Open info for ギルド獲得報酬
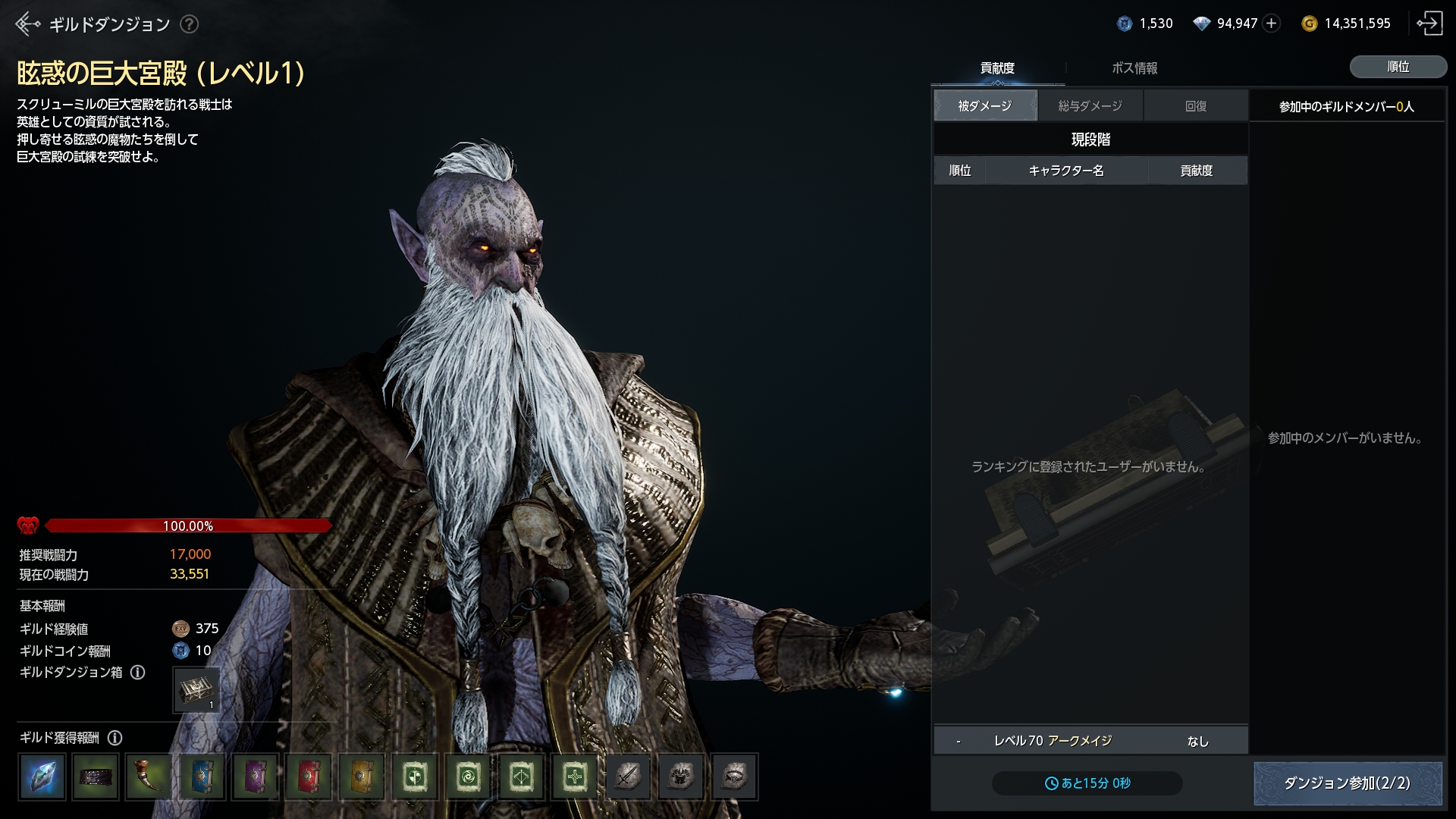The width and height of the screenshot is (1456, 819). tap(115, 738)
